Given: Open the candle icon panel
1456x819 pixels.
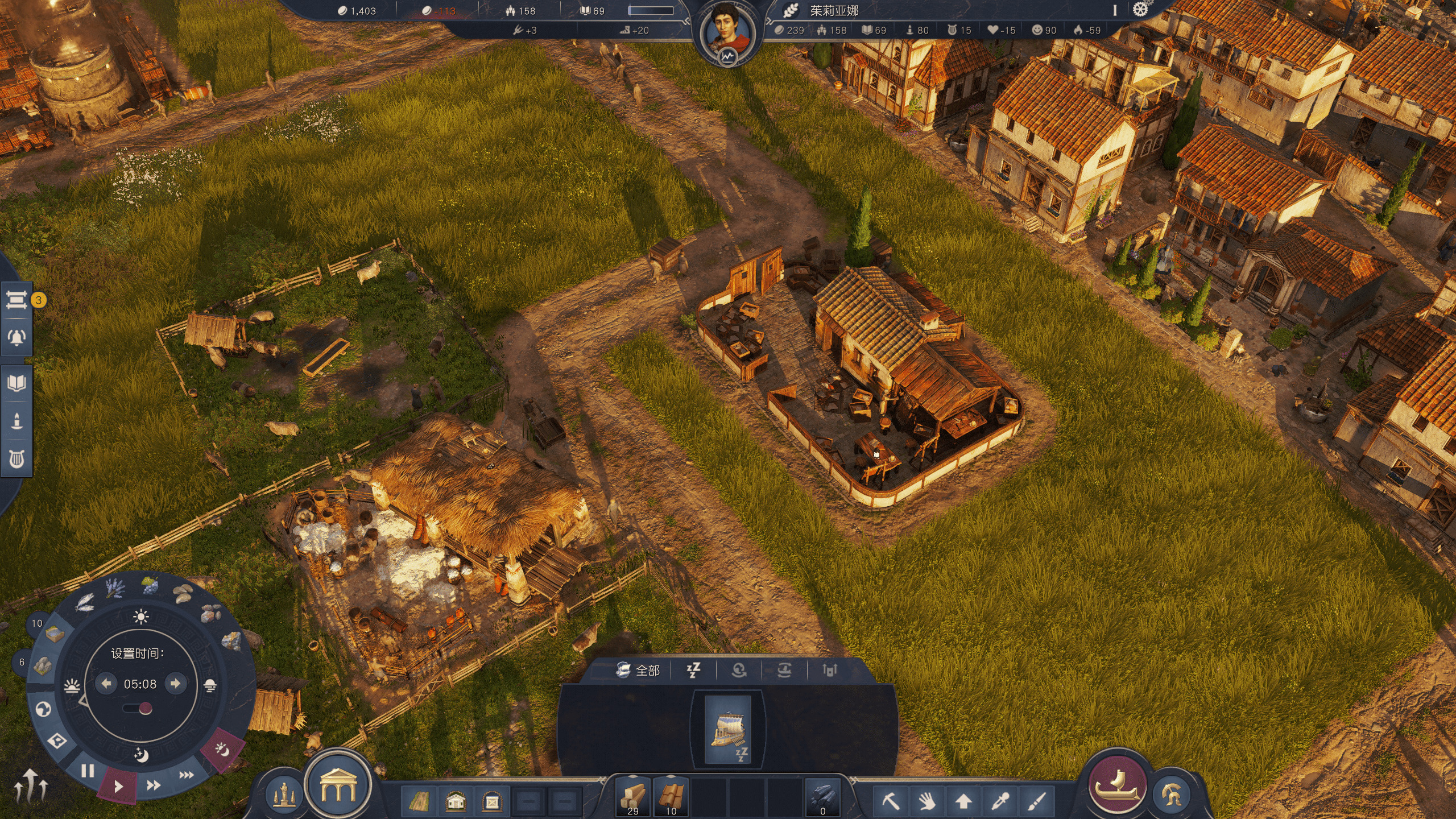Looking at the screenshot, I should [16, 421].
